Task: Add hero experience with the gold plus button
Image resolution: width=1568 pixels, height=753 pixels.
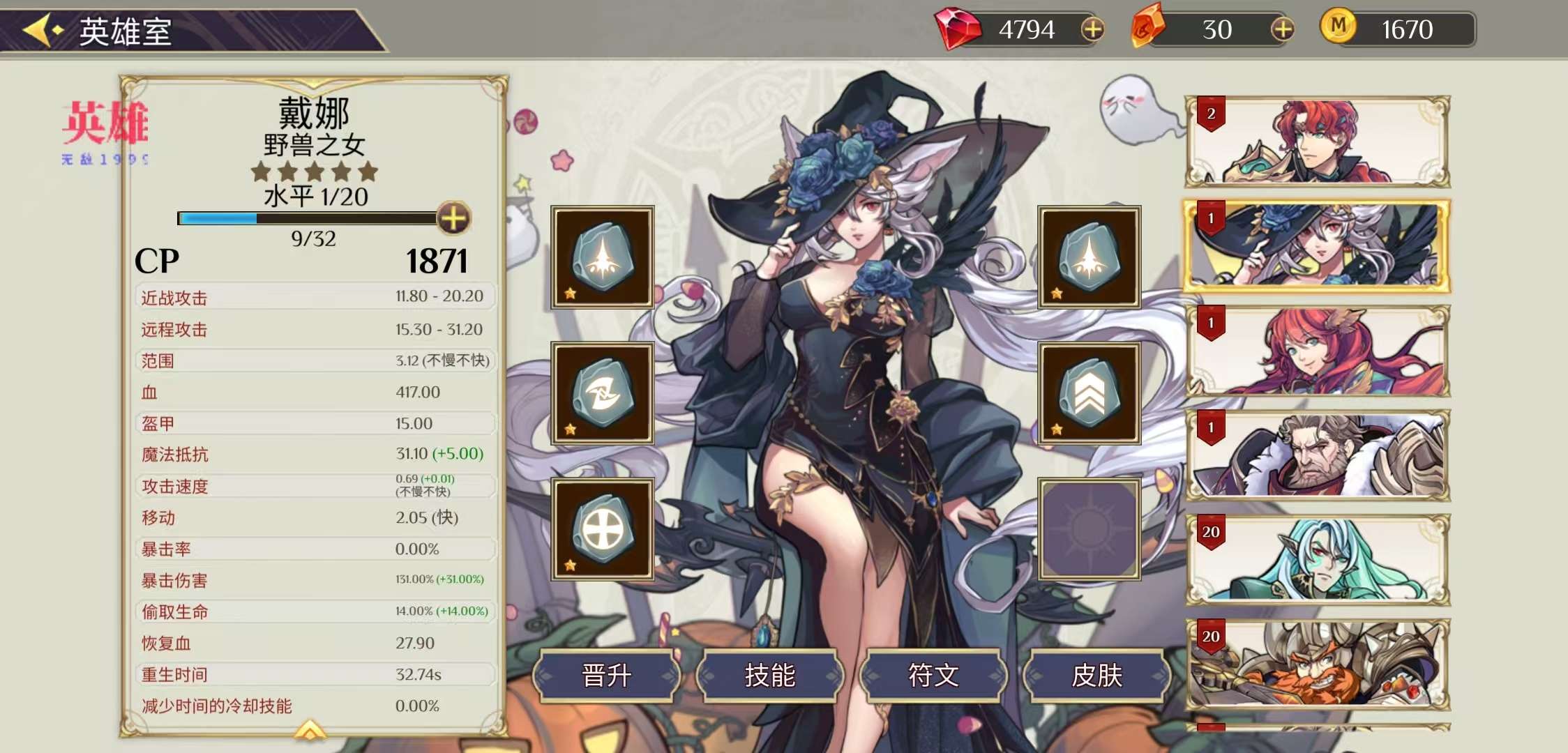Action: pos(453,218)
